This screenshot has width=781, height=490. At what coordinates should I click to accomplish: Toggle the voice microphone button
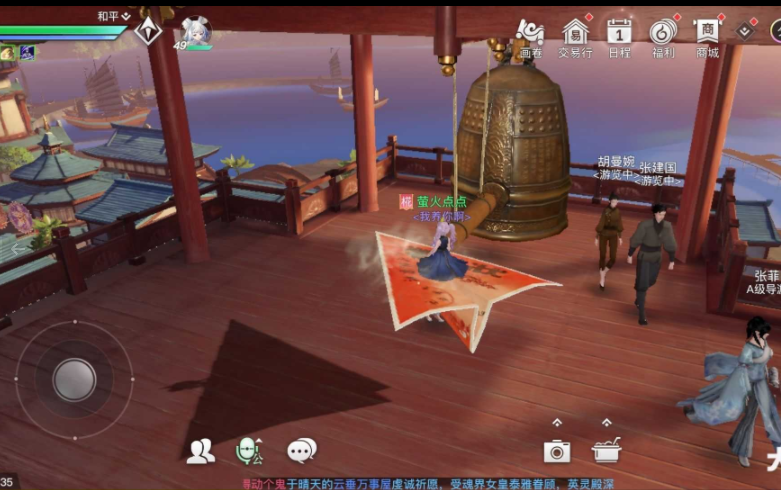[248, 452]
